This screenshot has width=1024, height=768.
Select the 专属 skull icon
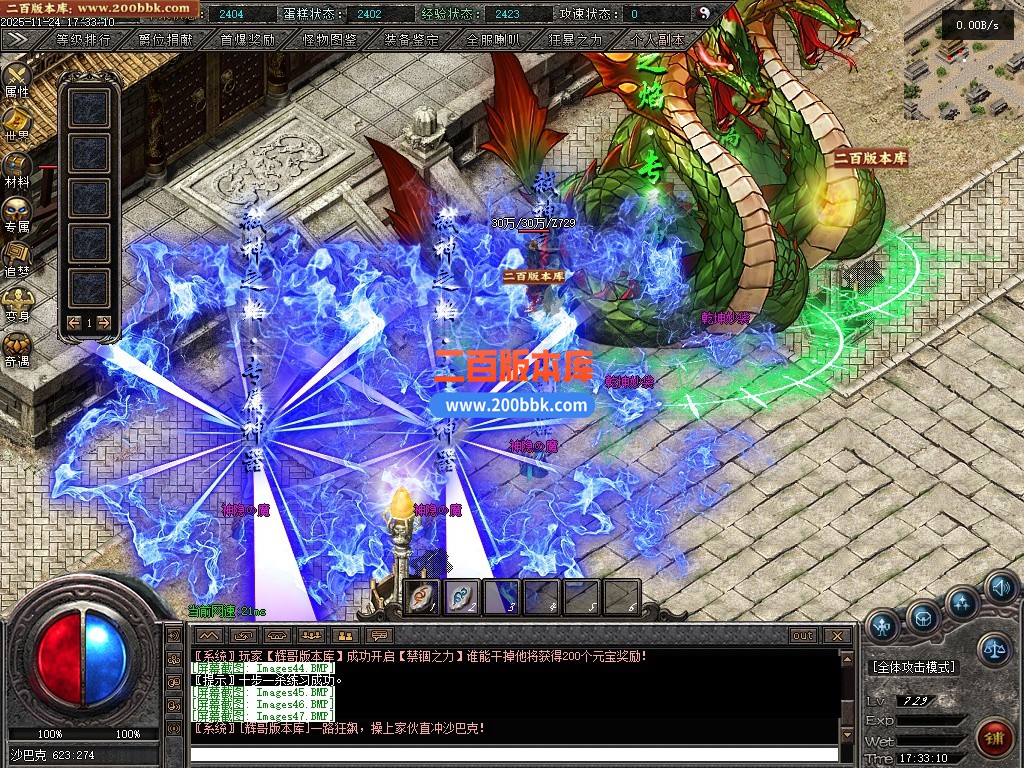click(x=17, y=213)
